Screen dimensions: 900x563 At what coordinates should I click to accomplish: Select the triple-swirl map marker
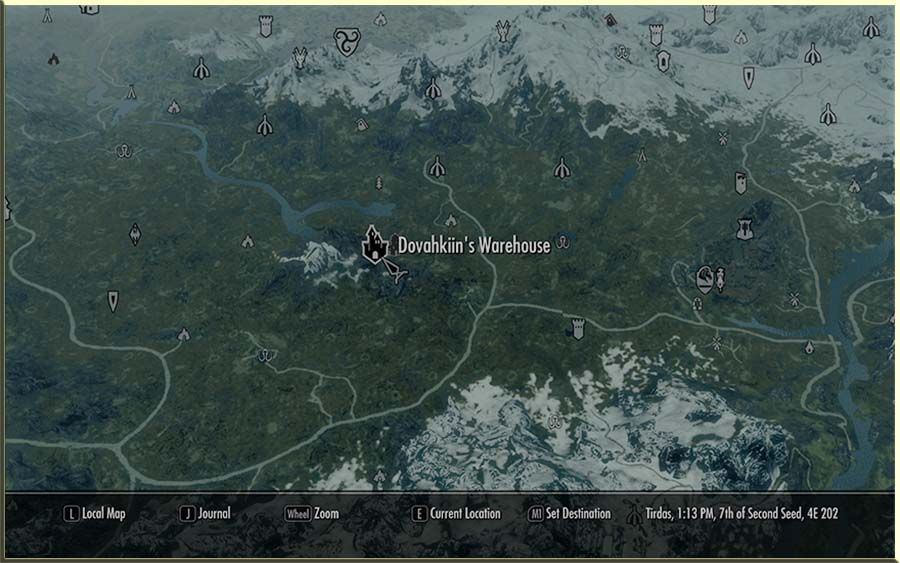346,41
